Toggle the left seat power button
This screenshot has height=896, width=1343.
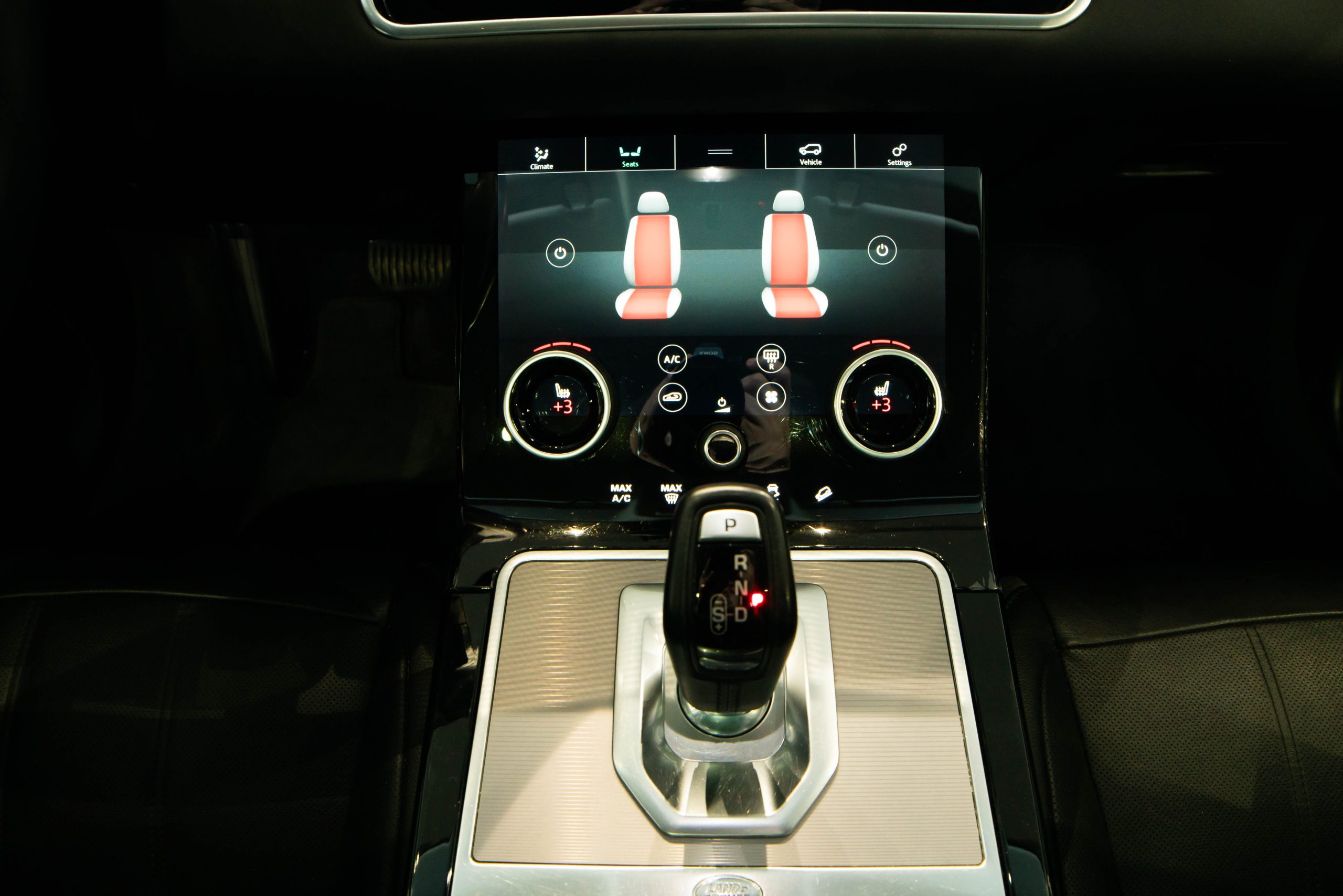click(x=560, y=252)
